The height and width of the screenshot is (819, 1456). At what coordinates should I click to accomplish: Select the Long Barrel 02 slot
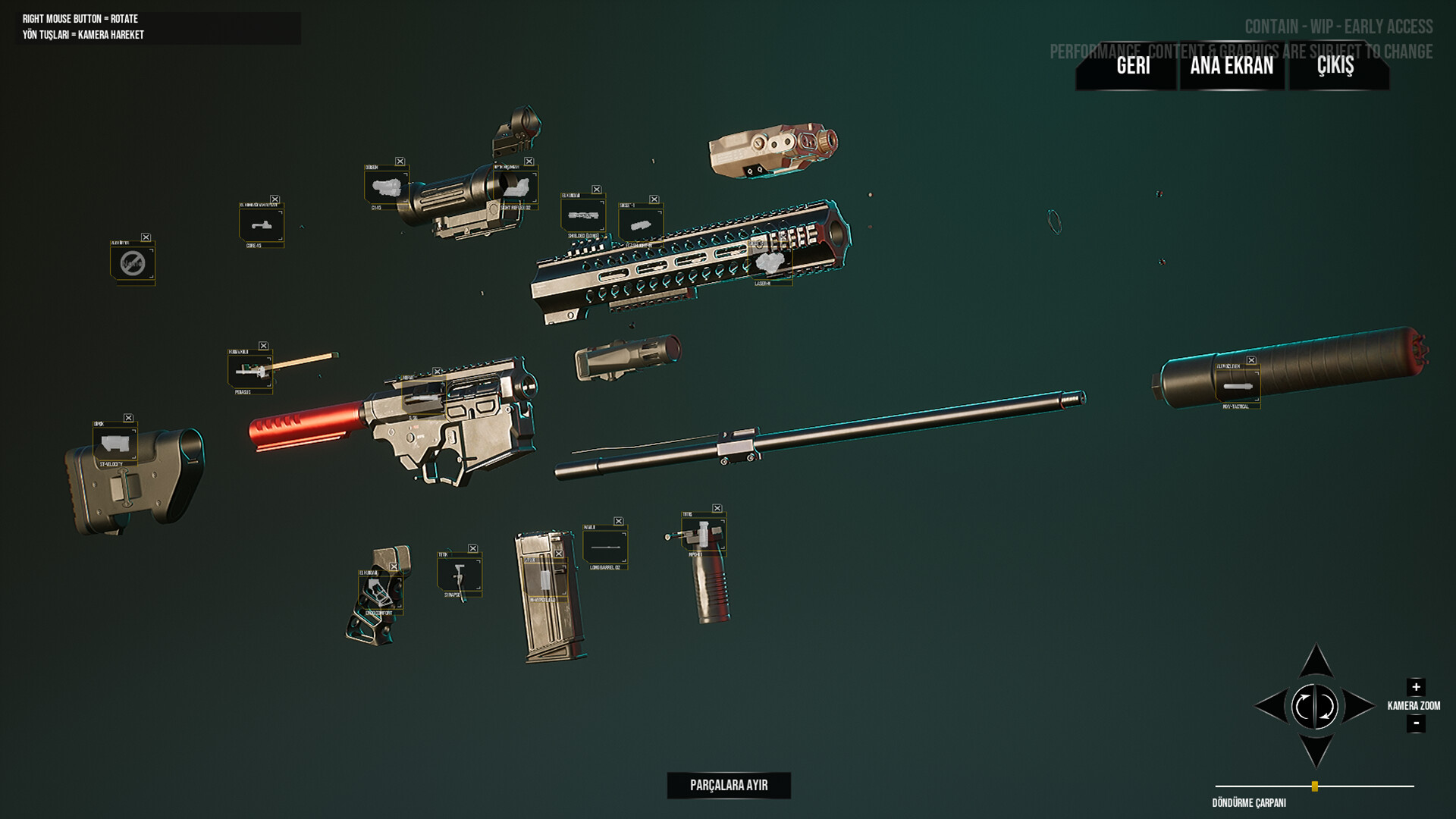[x=604, y=546]
